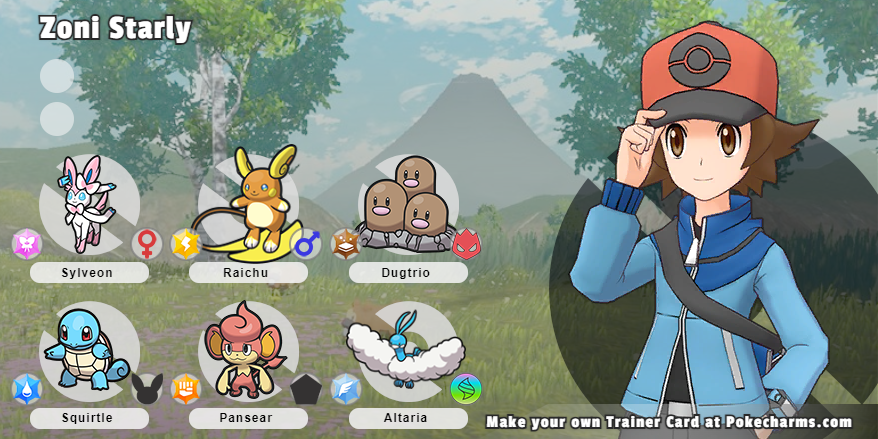This screenshot has width=878, height=439.
Task: Click the pink Fairy type icon
Action: point(26,244)
